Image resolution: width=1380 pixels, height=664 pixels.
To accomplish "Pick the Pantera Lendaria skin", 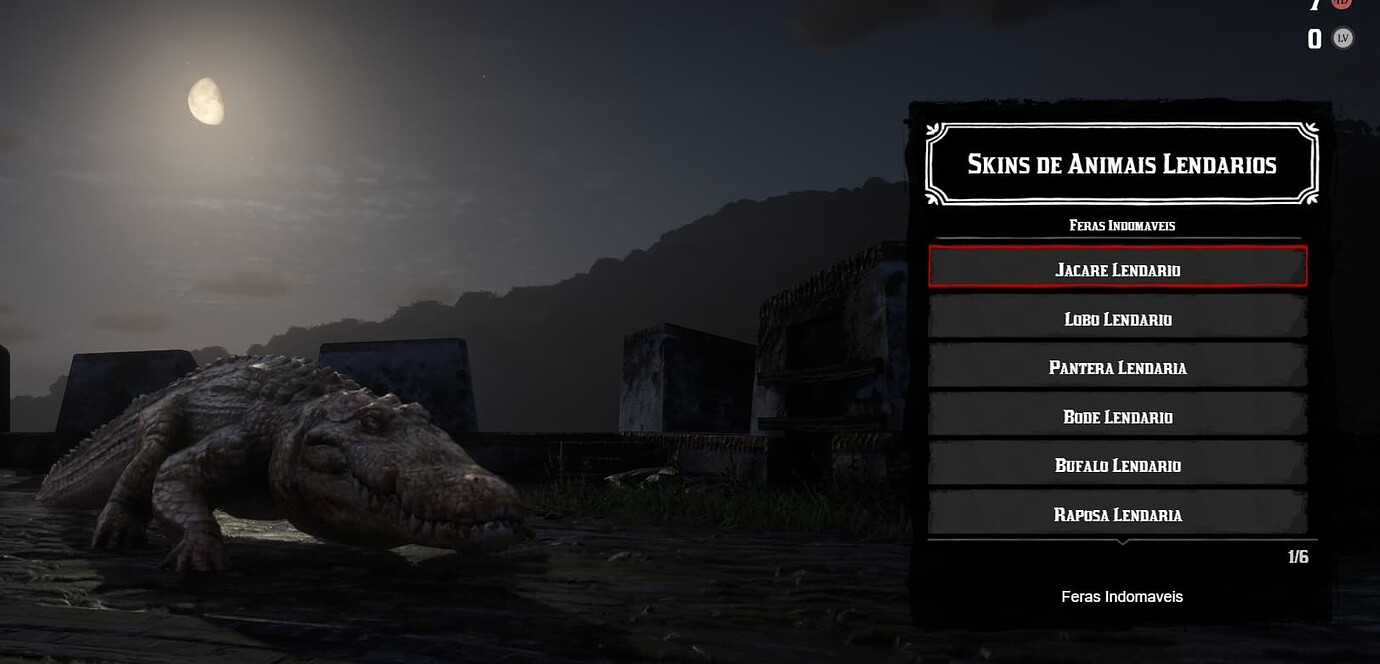I will [x=1117, y=367].
